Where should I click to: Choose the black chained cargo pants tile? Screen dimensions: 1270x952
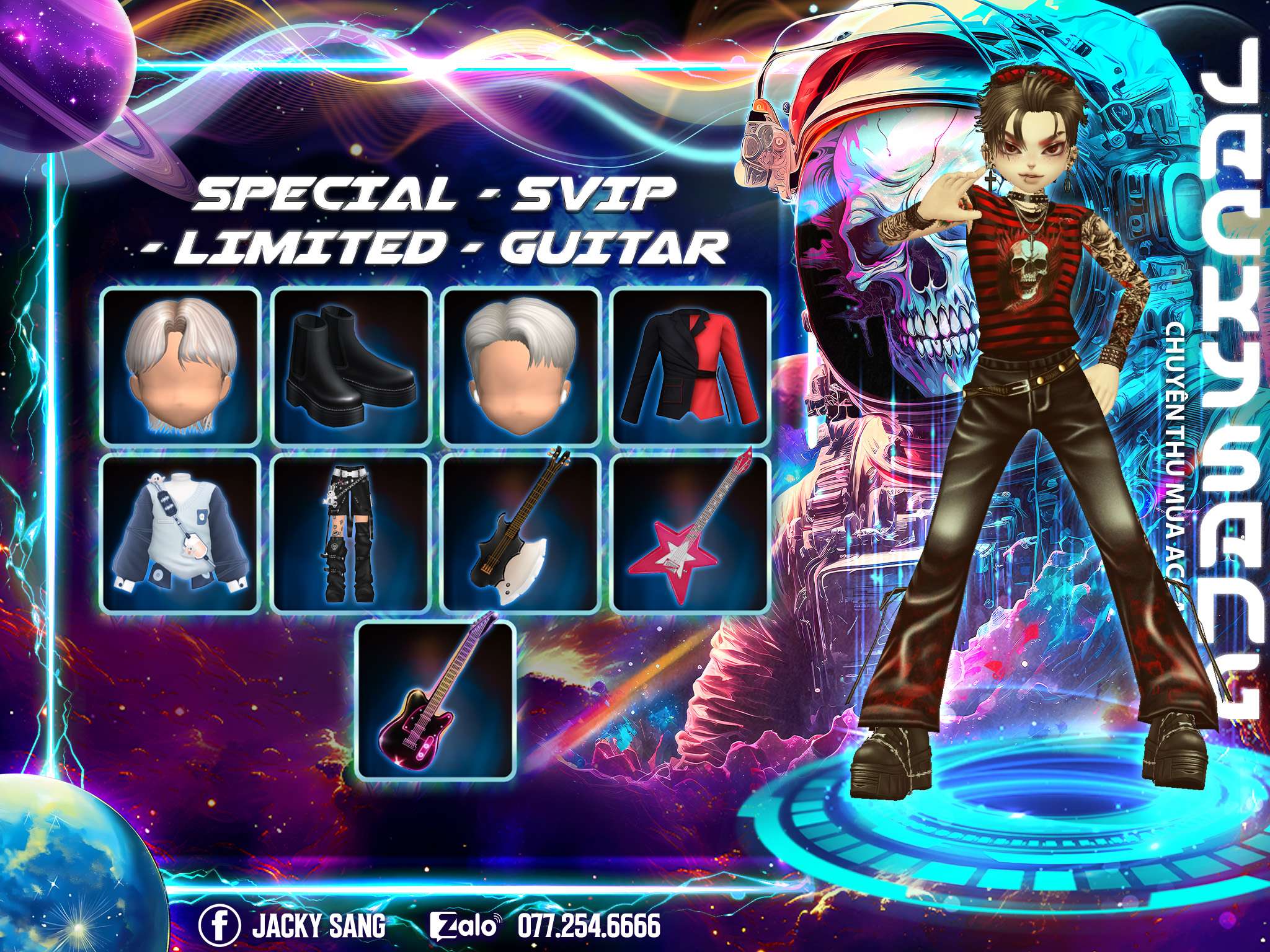coord(352,534)
